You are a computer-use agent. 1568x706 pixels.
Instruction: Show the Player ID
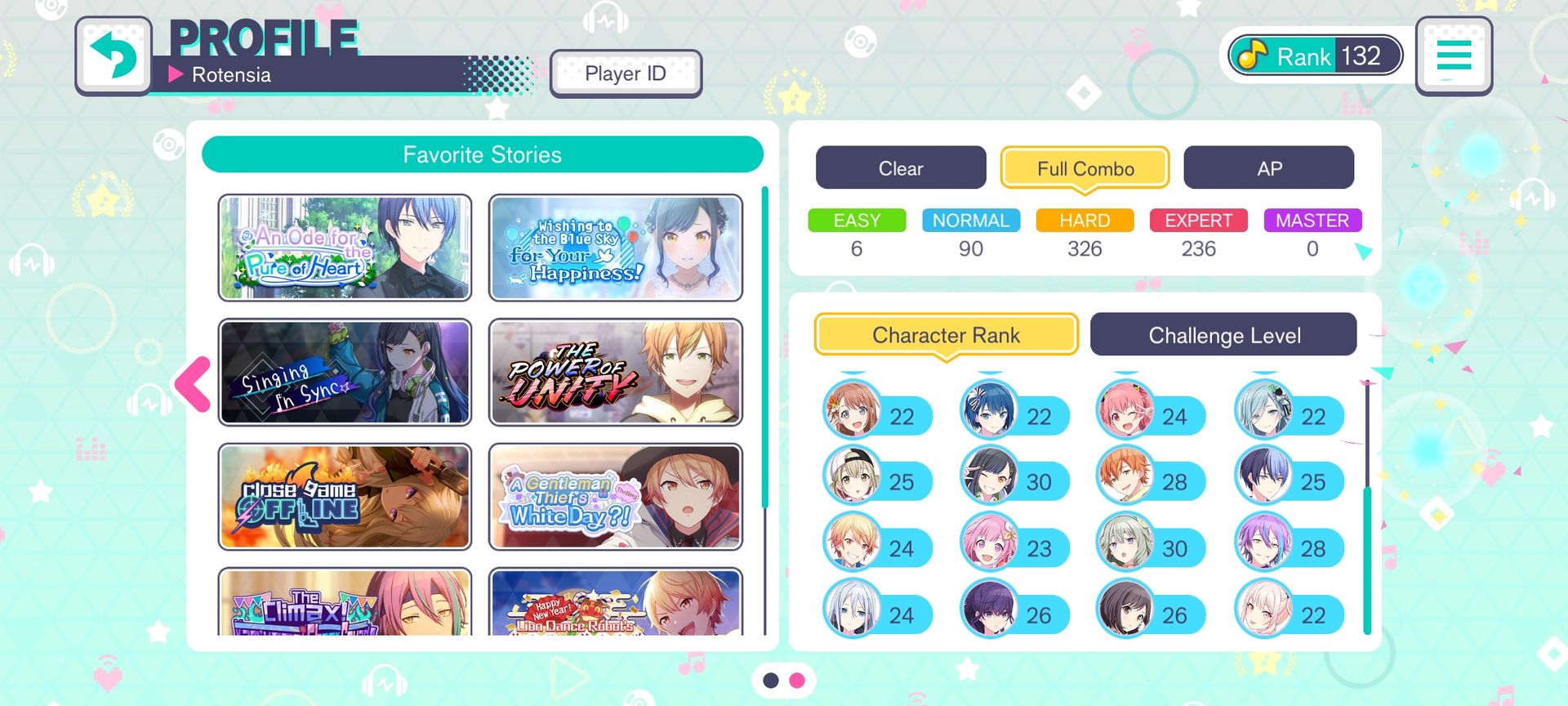click(626, 74)
